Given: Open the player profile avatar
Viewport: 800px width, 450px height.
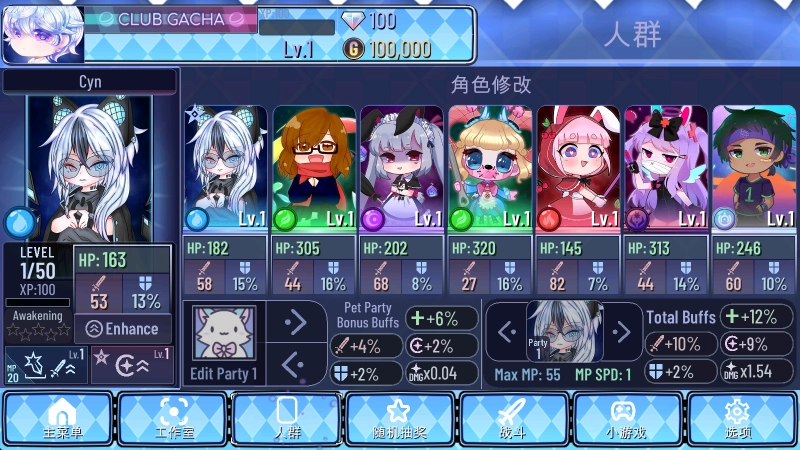Looking at the screenshot, I should (x=42, y=34).
